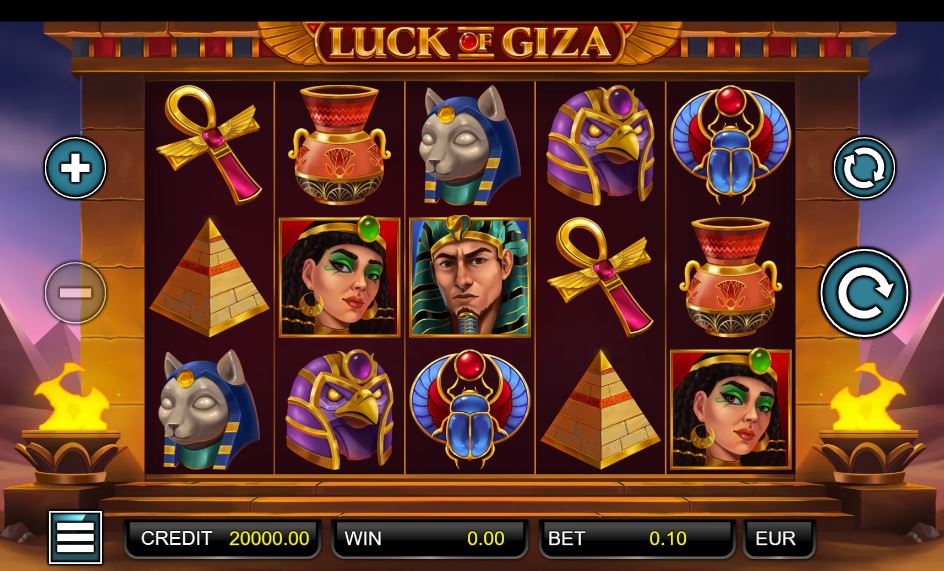The image size is (944, 571).
Task: Increase the bet with the plus button
Action: click(75, 168)
